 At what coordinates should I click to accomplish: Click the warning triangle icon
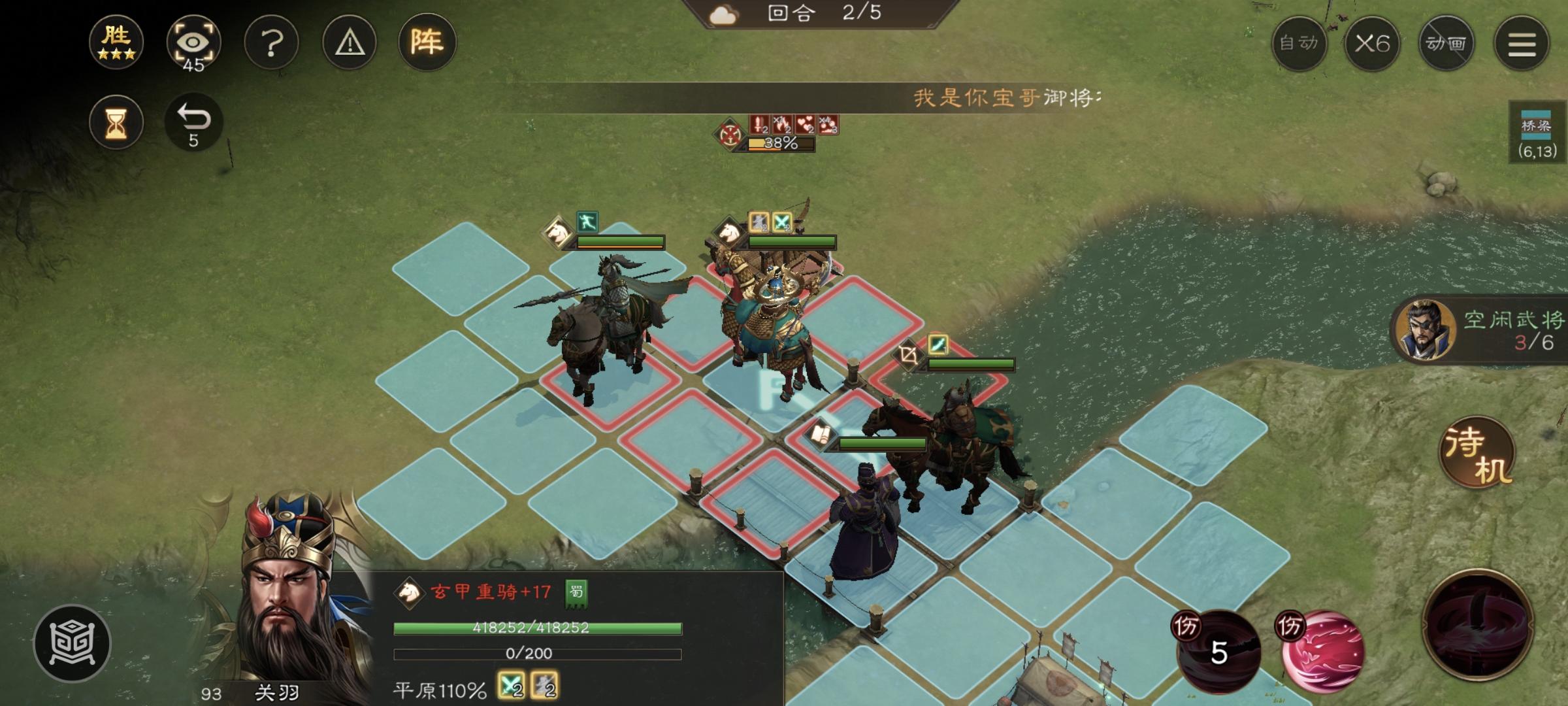pyautogui.click(x=349, y=43)
